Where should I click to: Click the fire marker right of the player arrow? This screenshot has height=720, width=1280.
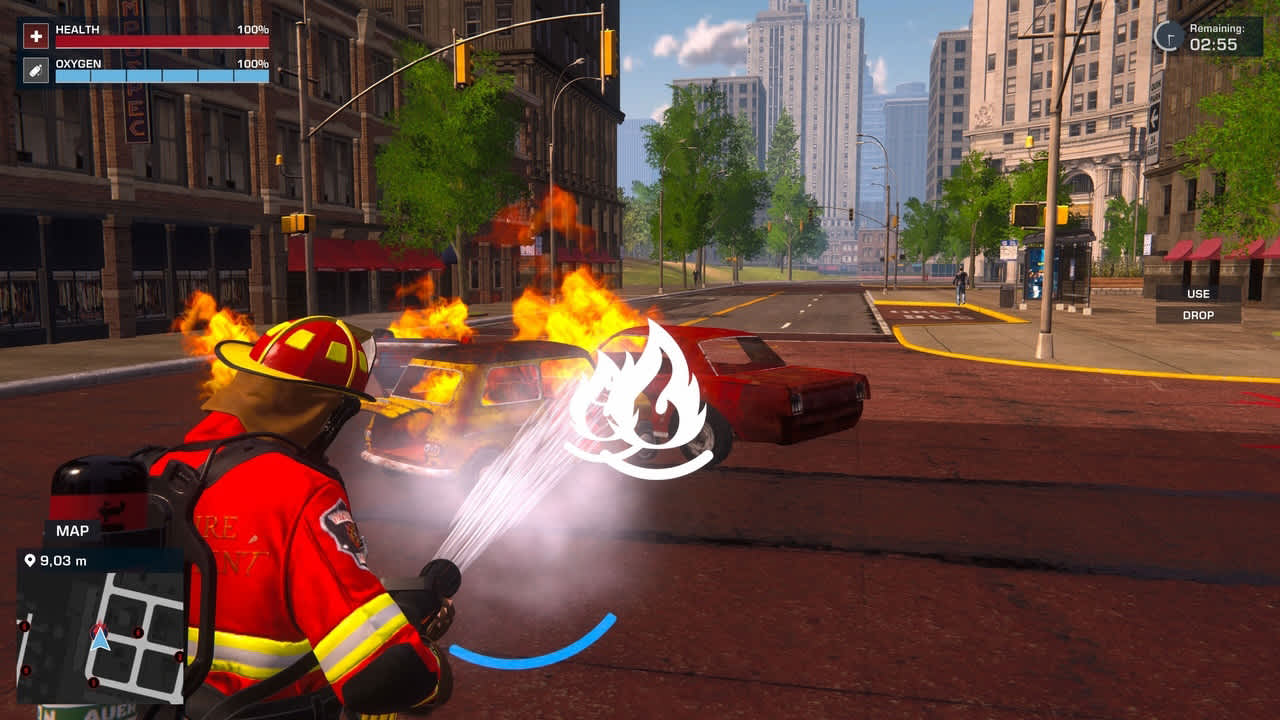tap(138, 633)
